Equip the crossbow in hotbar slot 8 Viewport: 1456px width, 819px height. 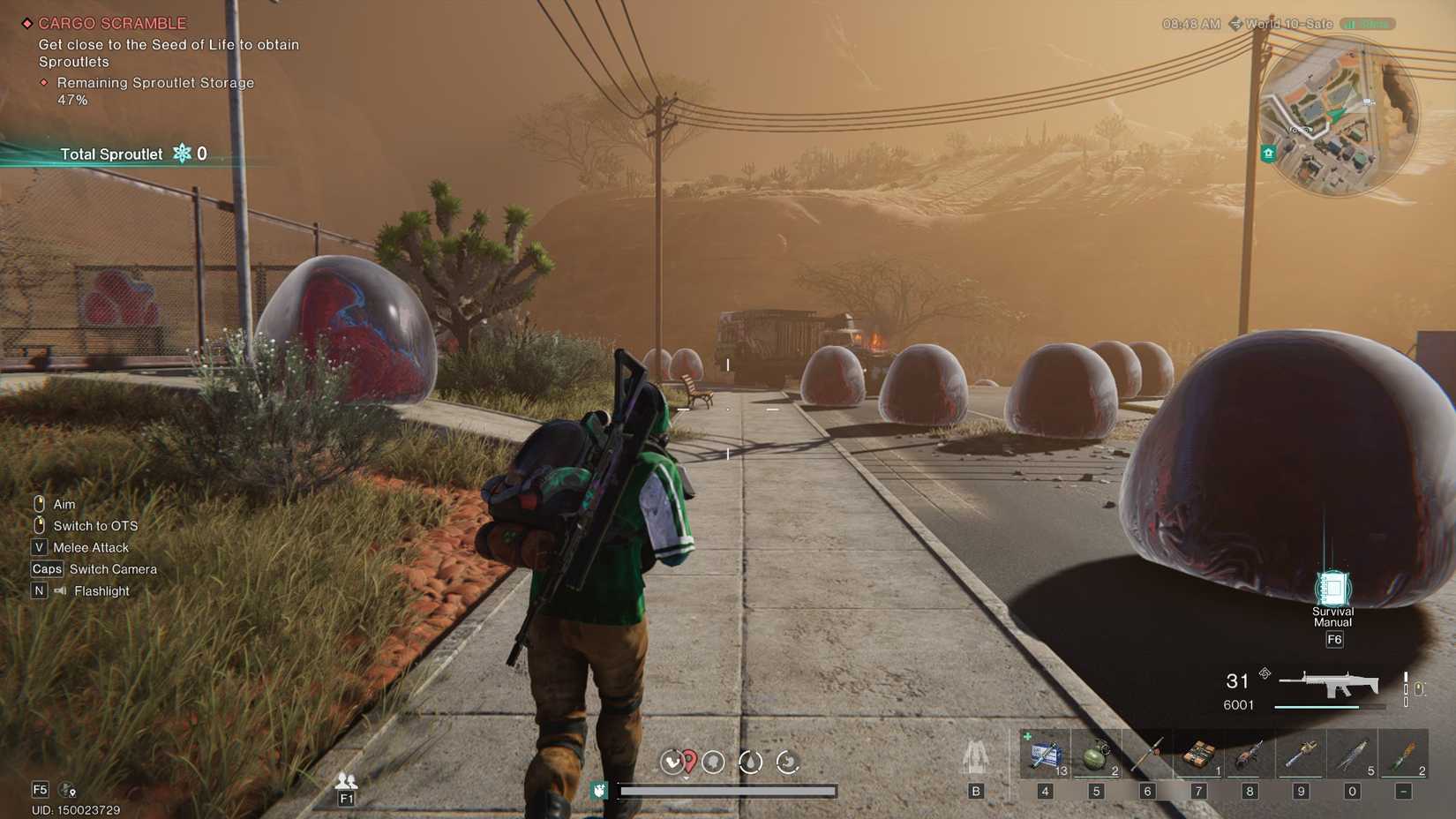point(1247,755)
